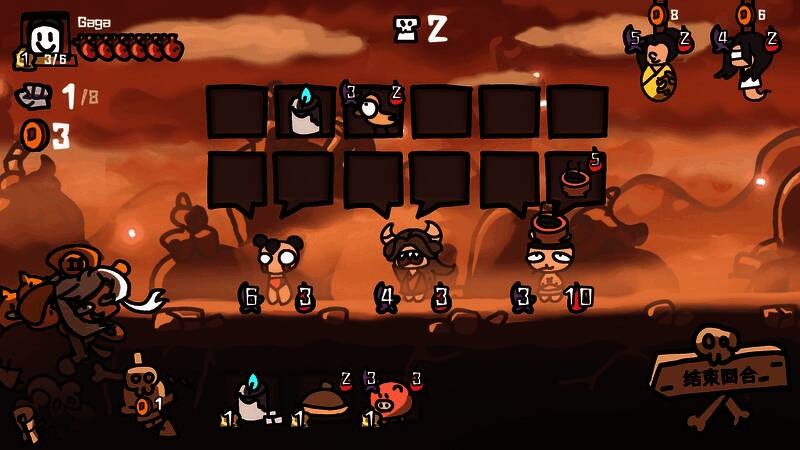This screenshot has width=800, height=450.
Task: Select the bird unit in the board slot
Action: click(x=373, y=110)
